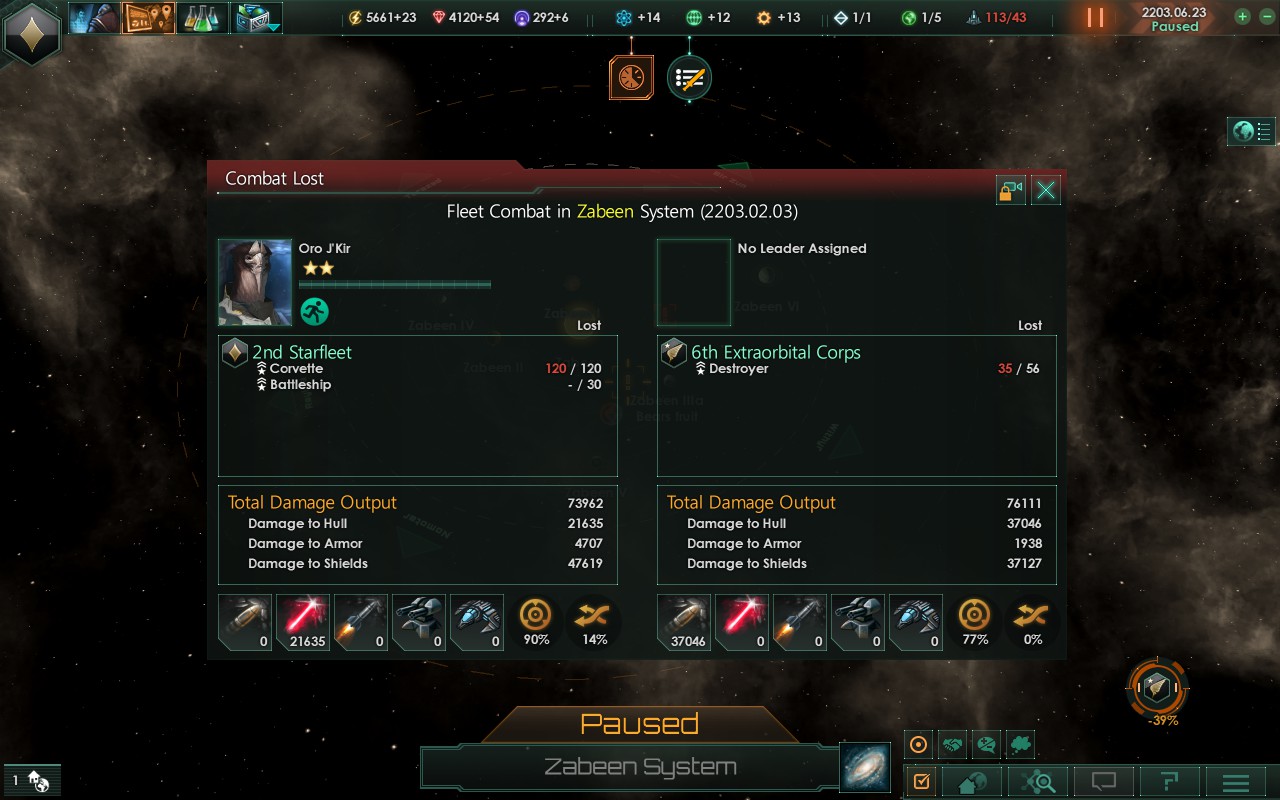Open the Situation Log map-pin icon

tap(148, 17)
